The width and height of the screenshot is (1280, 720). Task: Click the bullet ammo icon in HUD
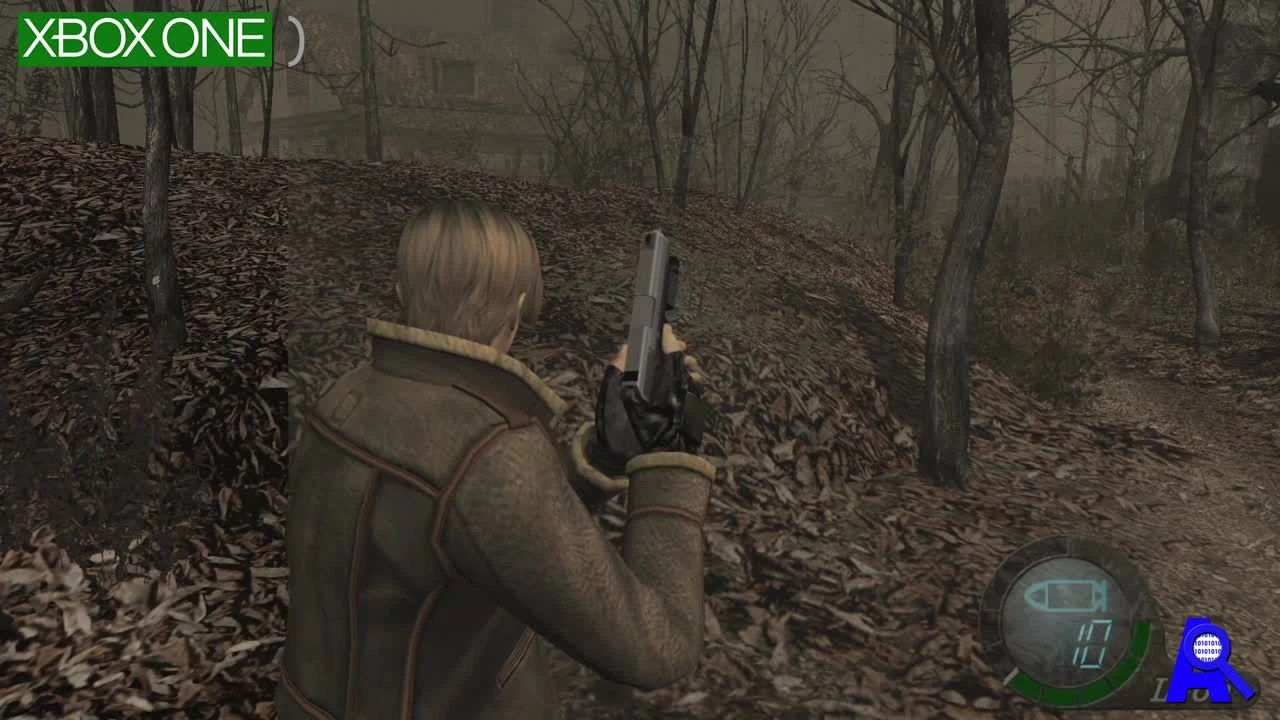tap(1066, 595)
